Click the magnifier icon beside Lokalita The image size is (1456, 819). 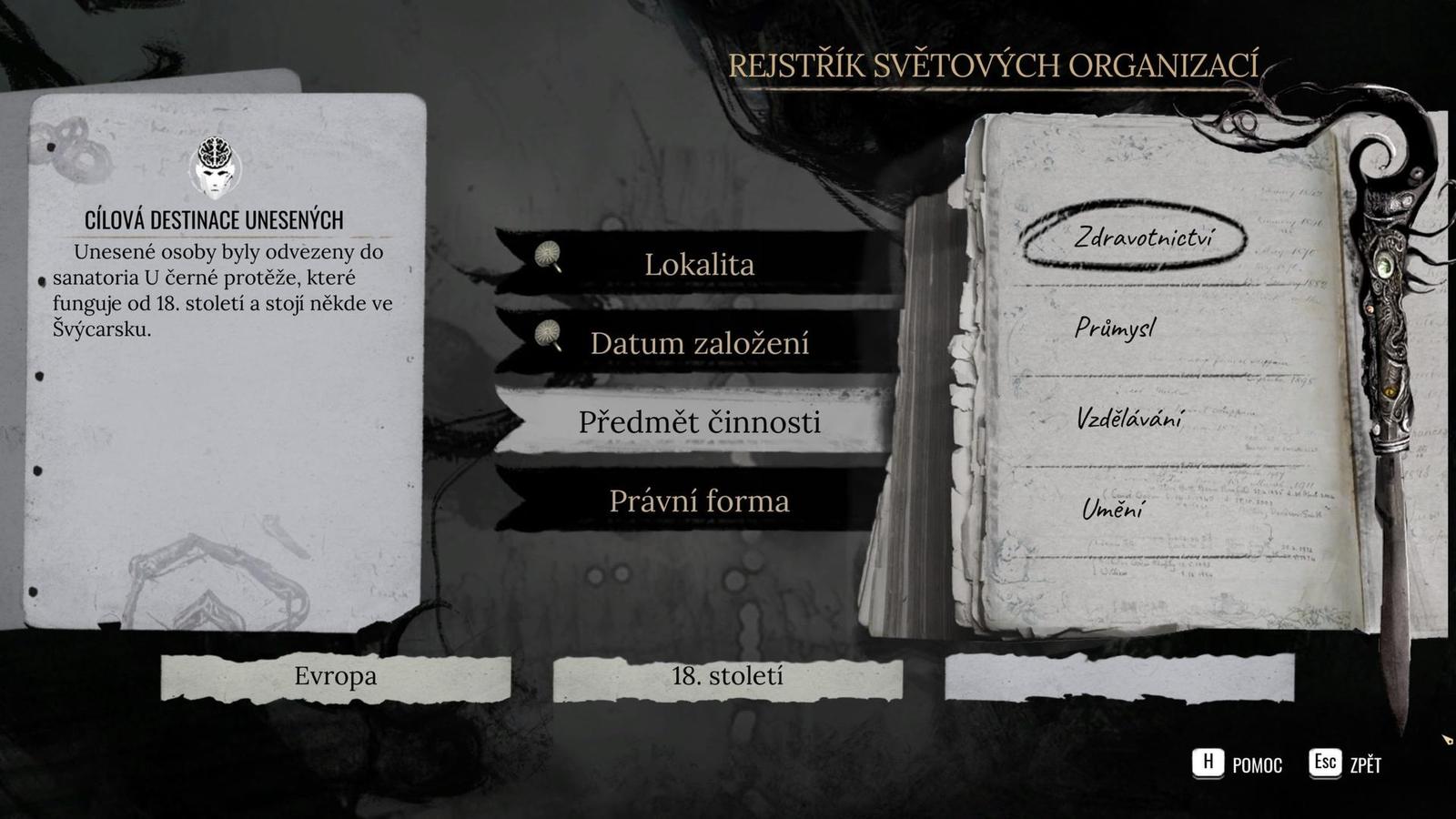pyautogui.click(x=546, y=257)
